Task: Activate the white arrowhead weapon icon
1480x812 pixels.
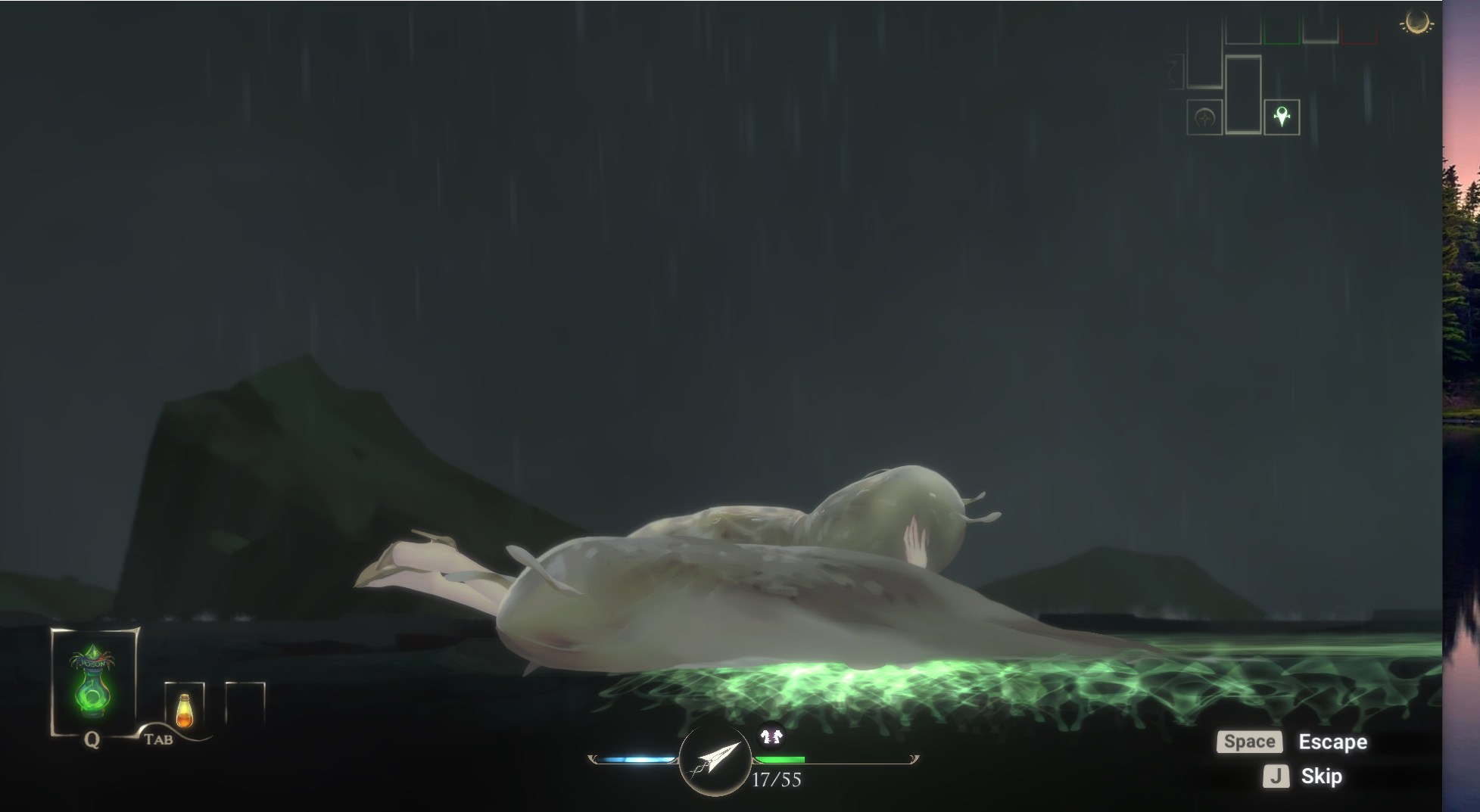Action: (x=715, y=759)
